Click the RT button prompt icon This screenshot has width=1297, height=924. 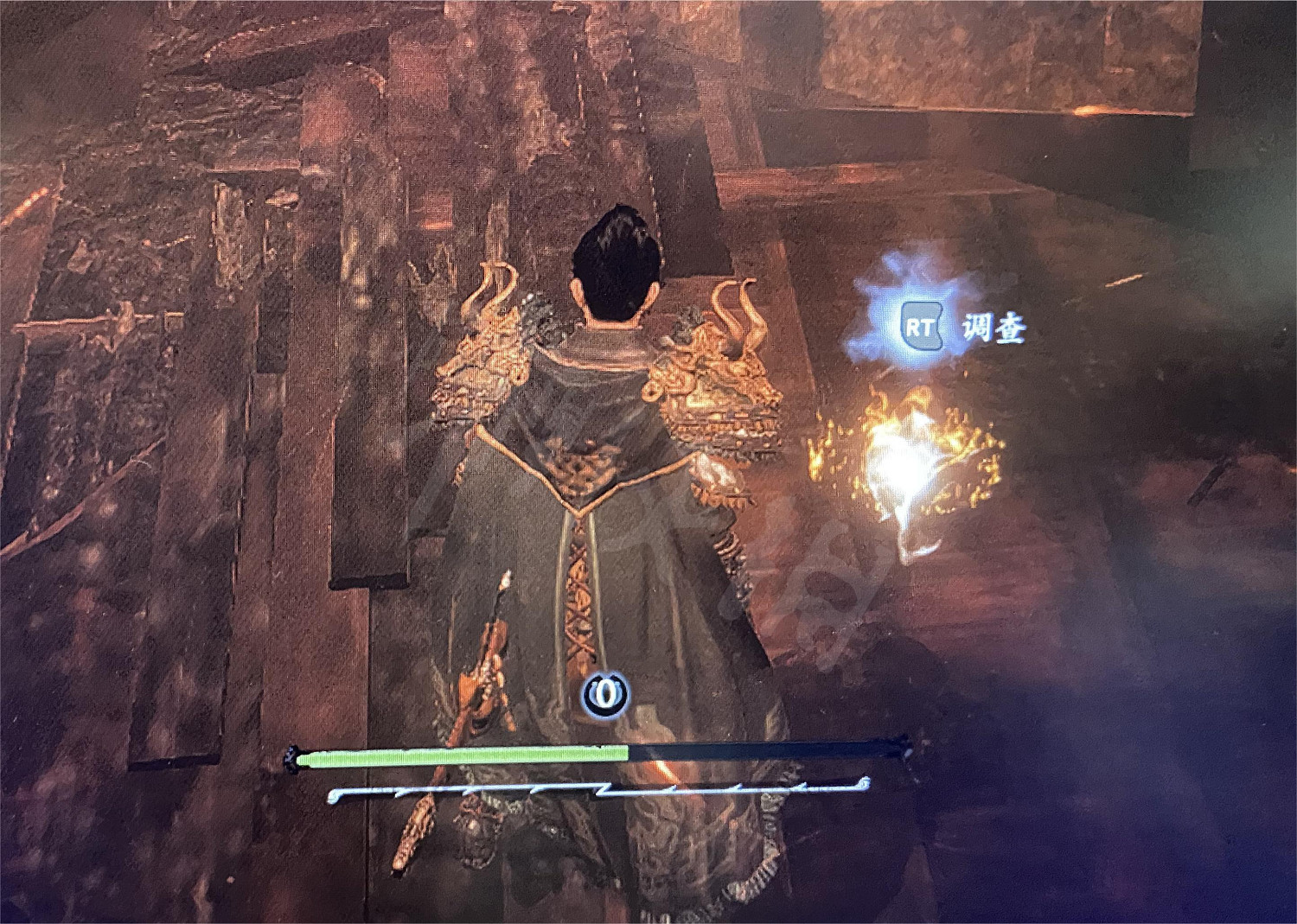[x=923, y=327]
